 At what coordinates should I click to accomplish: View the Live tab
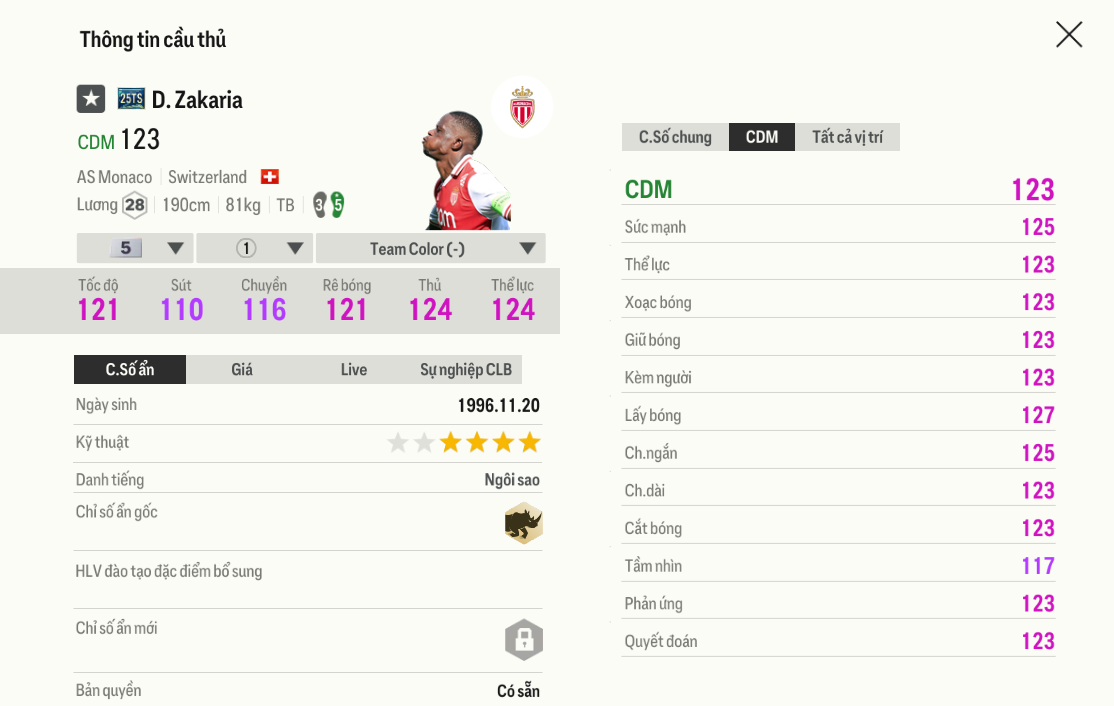pos(354,370)
